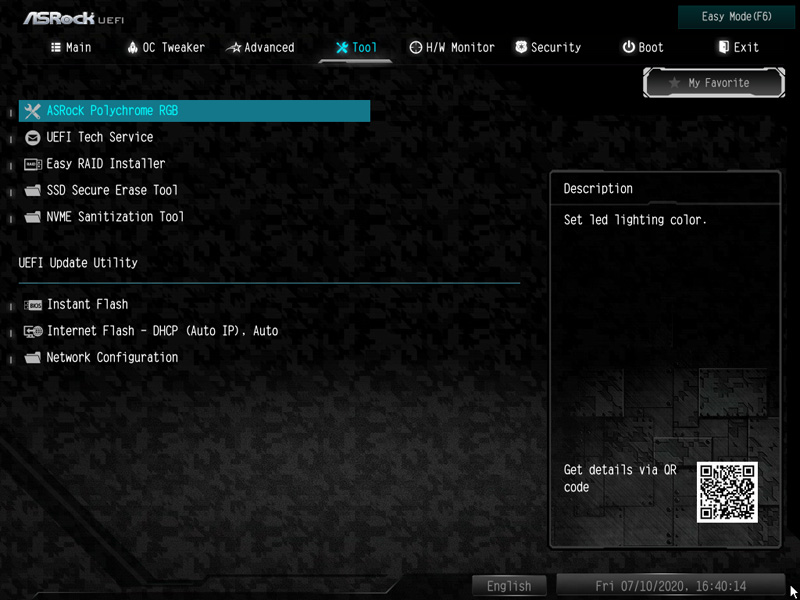This screenshot has height=600, width=800.
Task: Go to the Advanced tab
Action: click(260, 47)
